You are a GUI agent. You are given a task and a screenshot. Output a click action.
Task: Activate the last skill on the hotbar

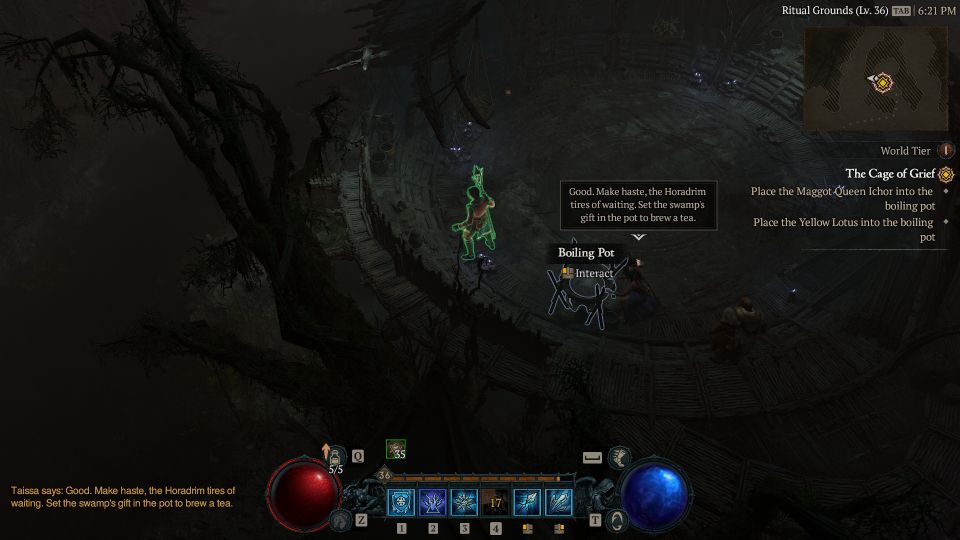tap(559, 502)
